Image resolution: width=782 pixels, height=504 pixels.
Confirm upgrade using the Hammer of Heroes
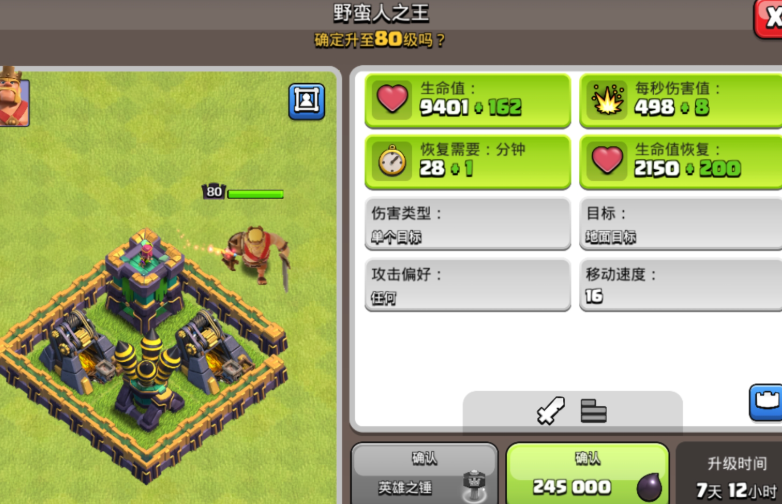(424, 474)
